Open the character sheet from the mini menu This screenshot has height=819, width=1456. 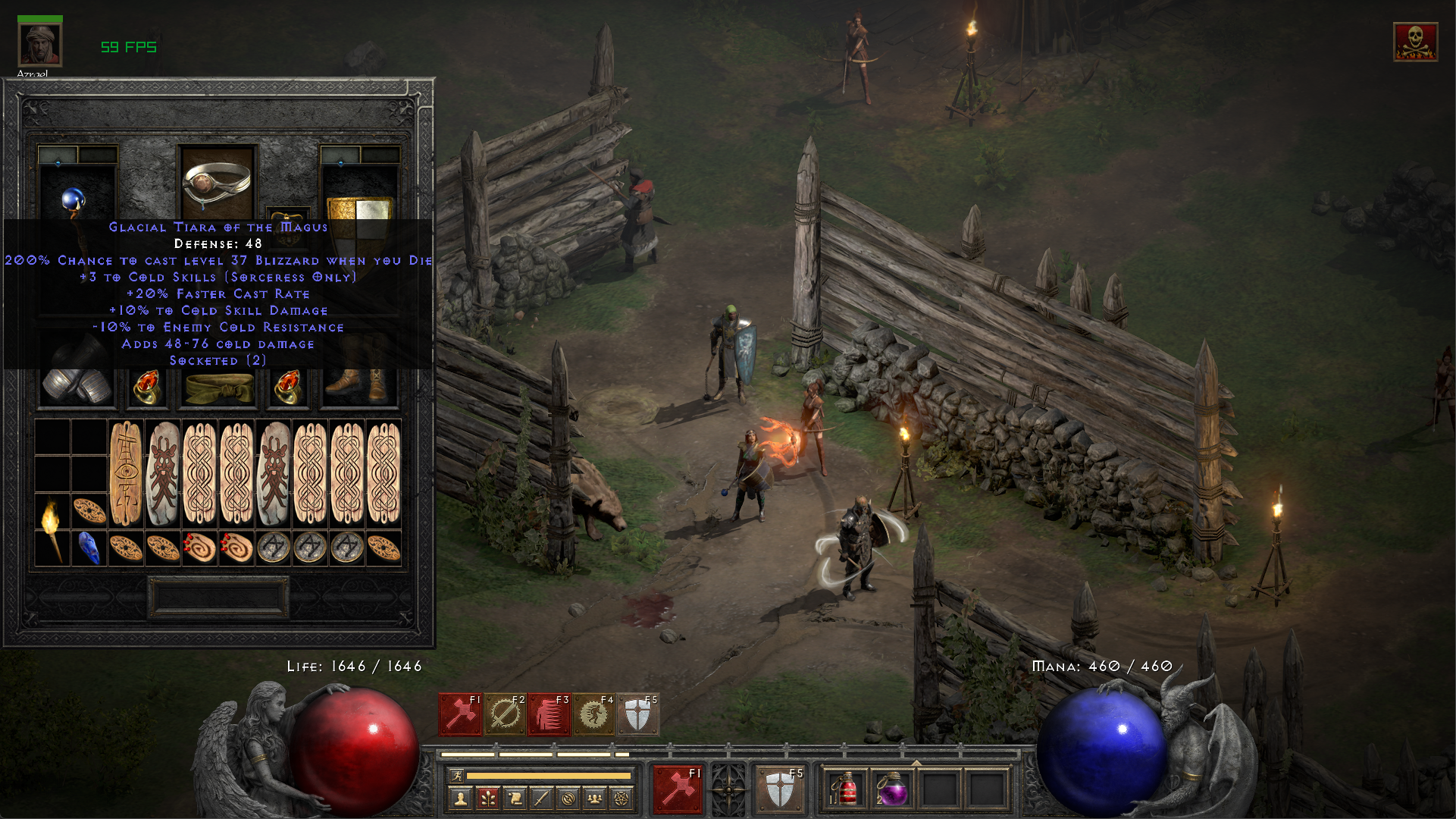[460, 798]
